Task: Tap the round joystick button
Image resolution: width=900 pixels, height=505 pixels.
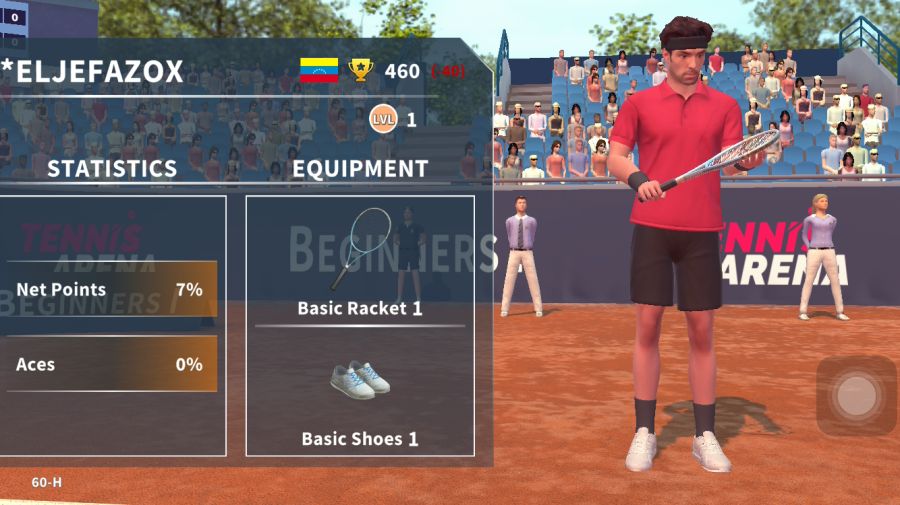Action: coord(856,396)
